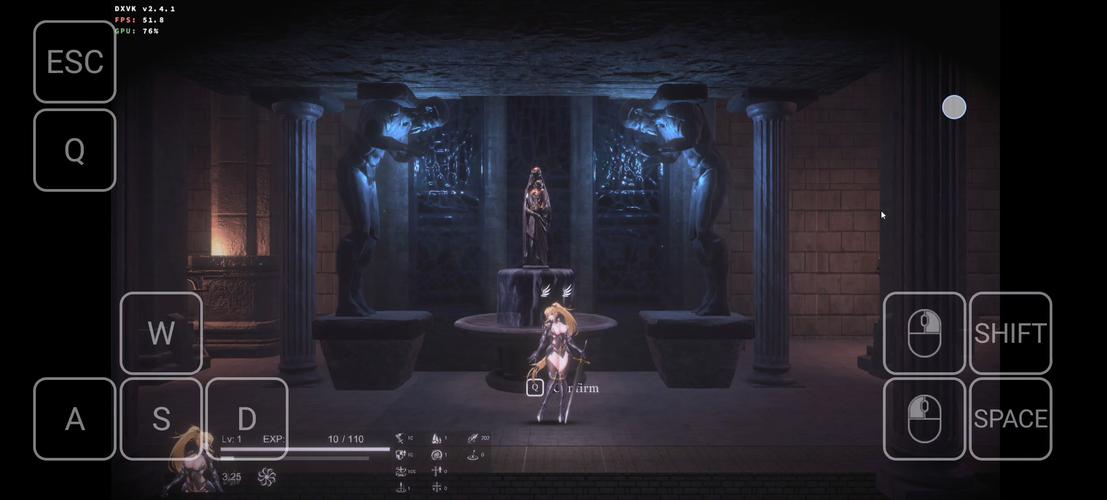Tap the W movement button

coord(161,333)
